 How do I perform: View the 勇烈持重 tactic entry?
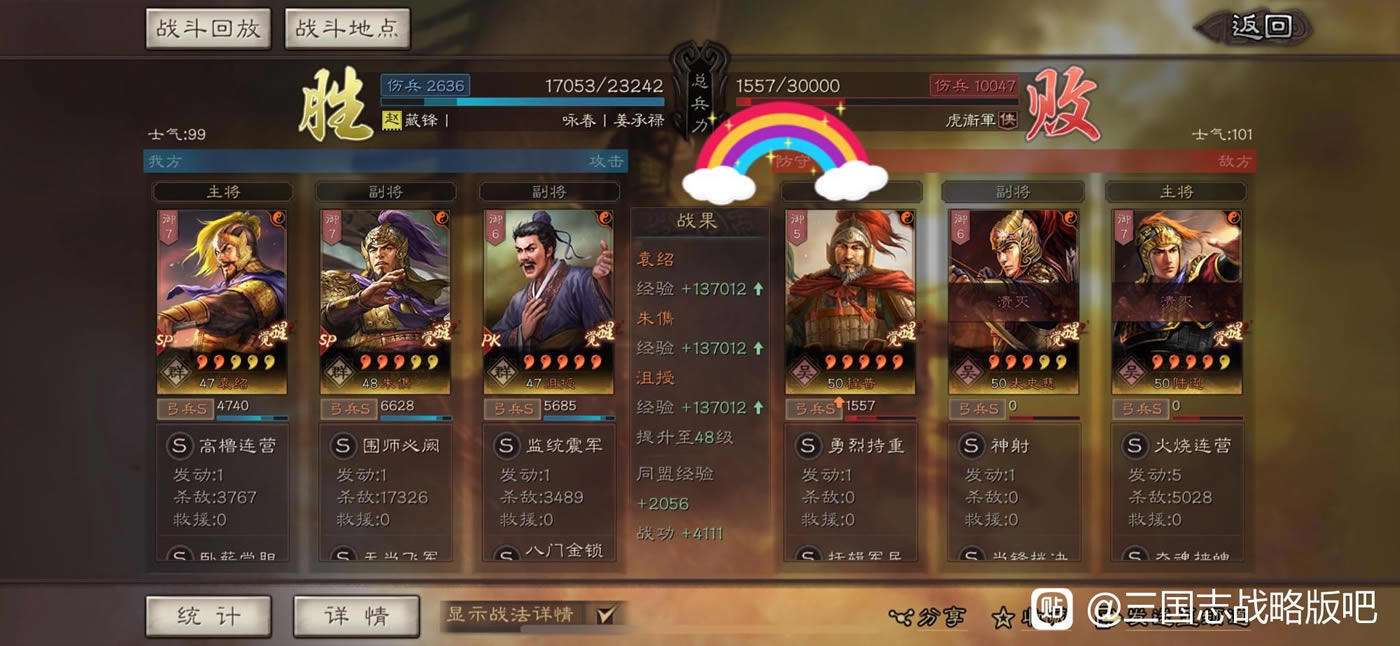[851, 445]
